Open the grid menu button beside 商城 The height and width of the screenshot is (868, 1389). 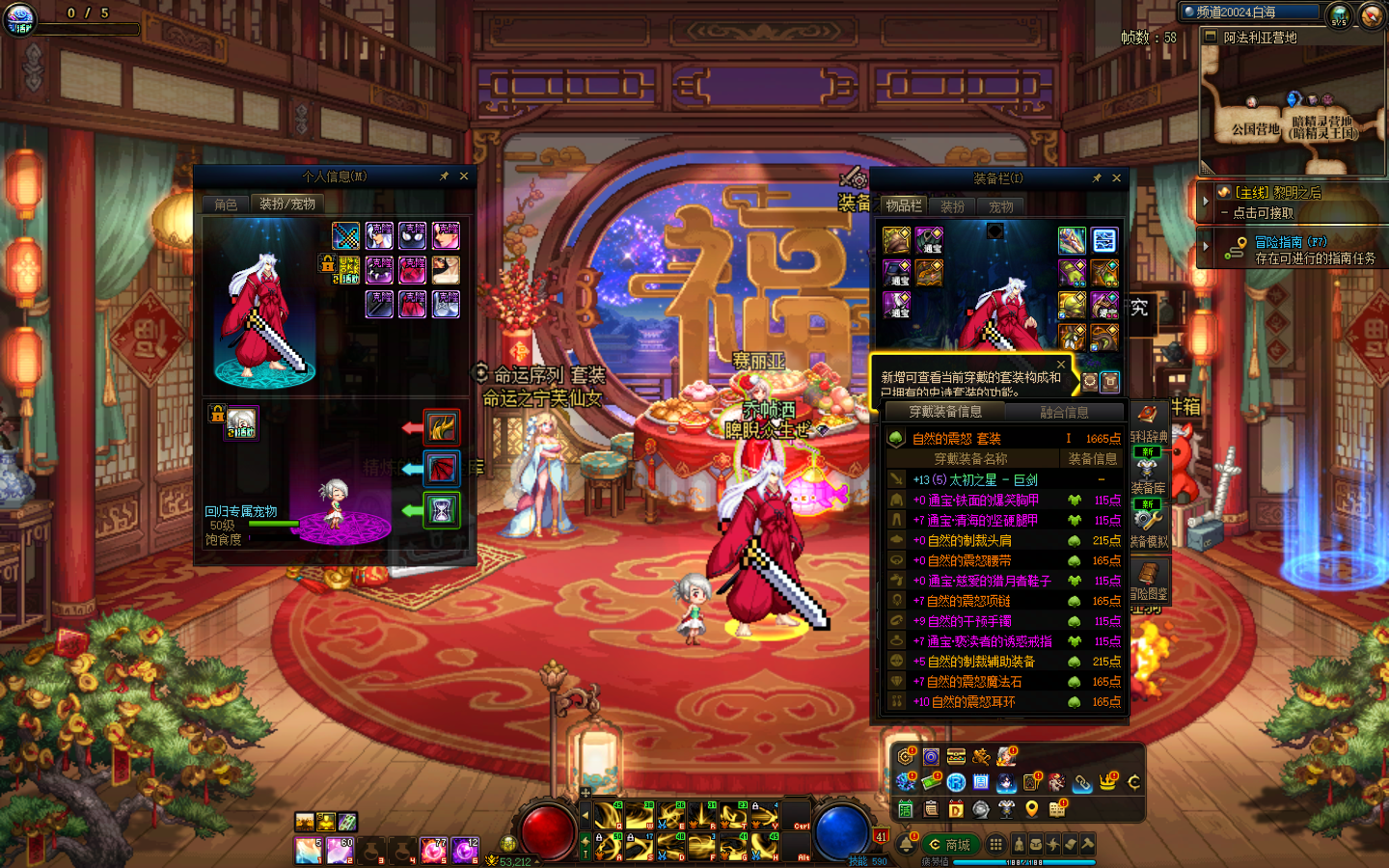point(995,845)
